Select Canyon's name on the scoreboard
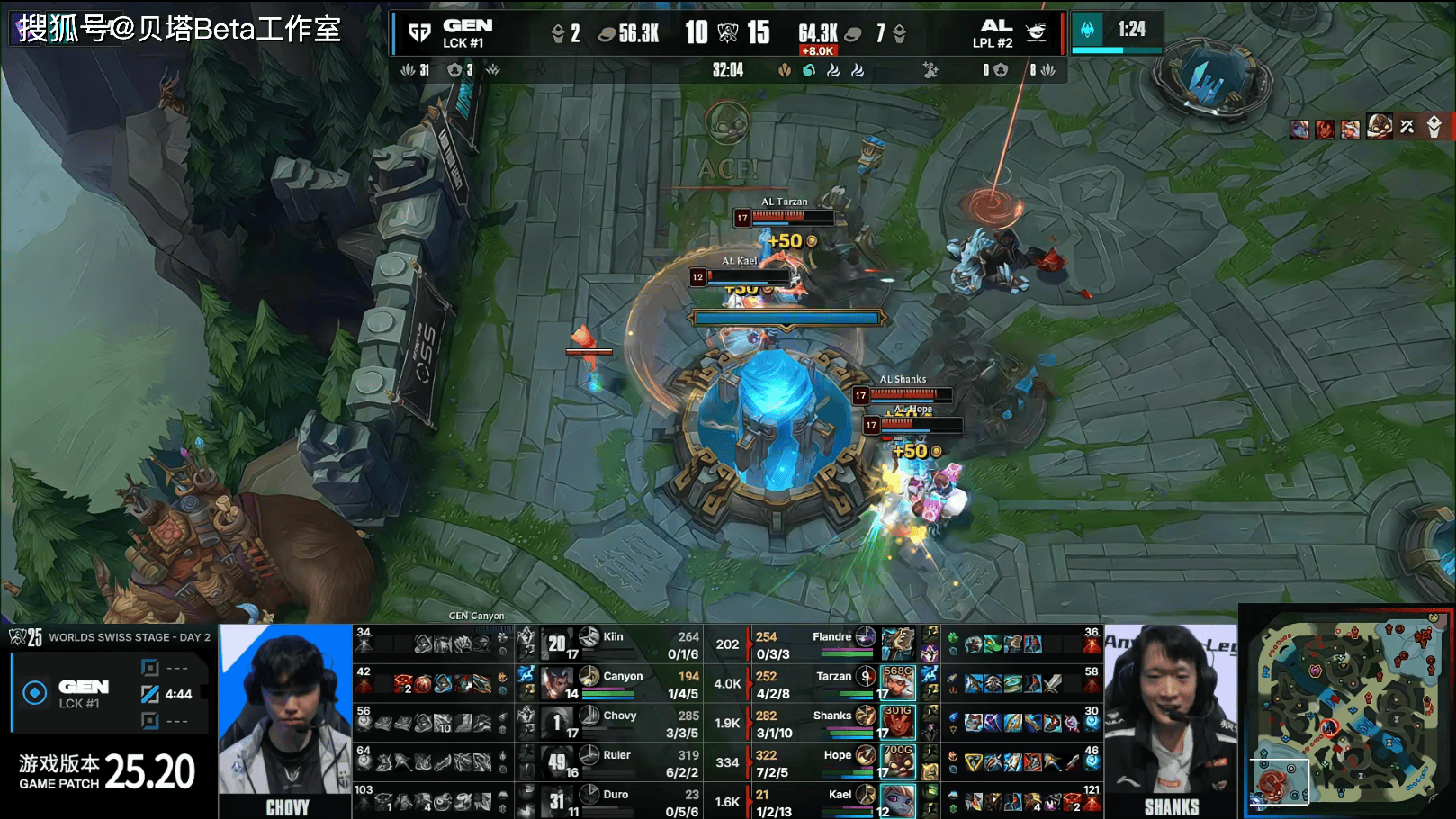The height and width of the screenshot is (819, 1456). (x=623, y=676)
